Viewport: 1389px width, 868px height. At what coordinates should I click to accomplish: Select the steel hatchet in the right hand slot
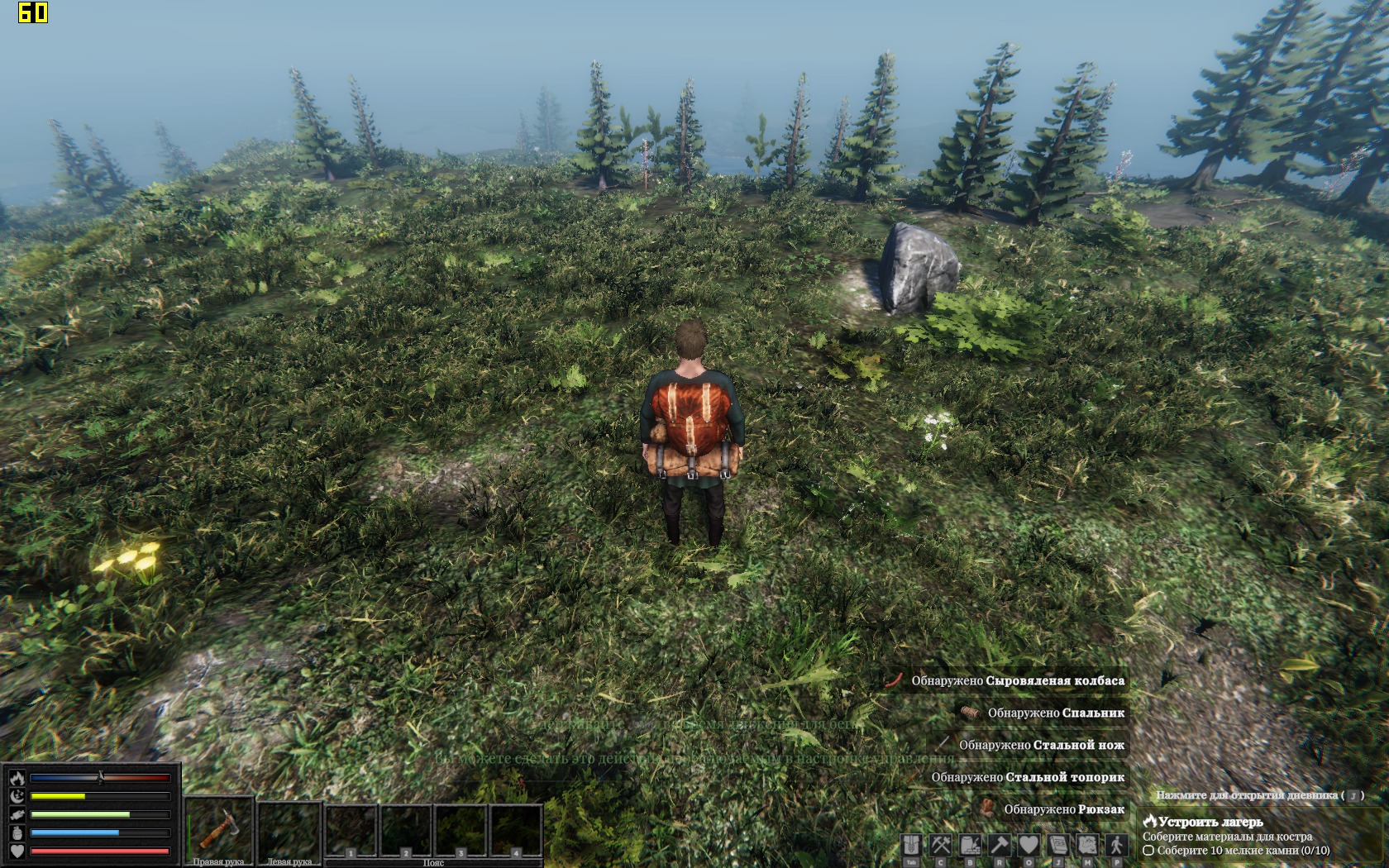(x=219, y=828)
